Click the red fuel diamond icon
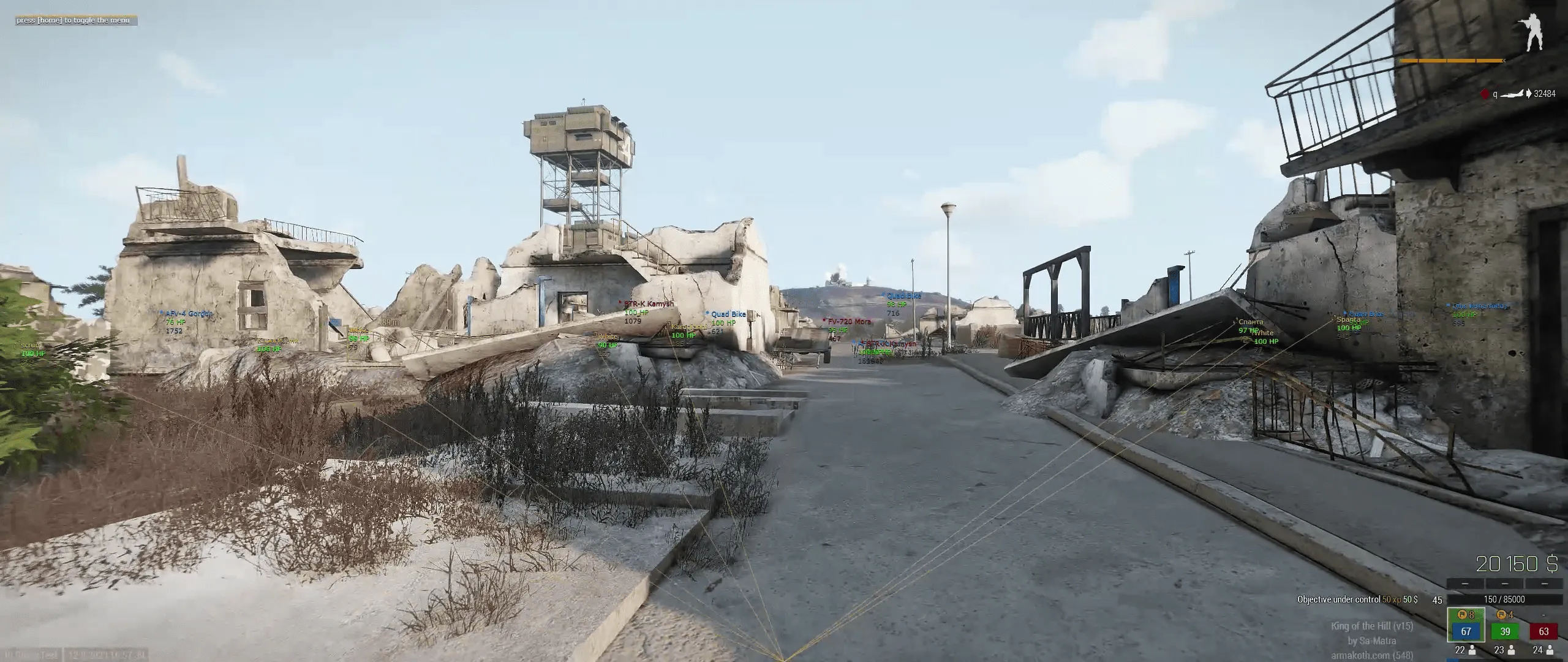This screenshot has height=662, width=1568. click(1485, 94)
